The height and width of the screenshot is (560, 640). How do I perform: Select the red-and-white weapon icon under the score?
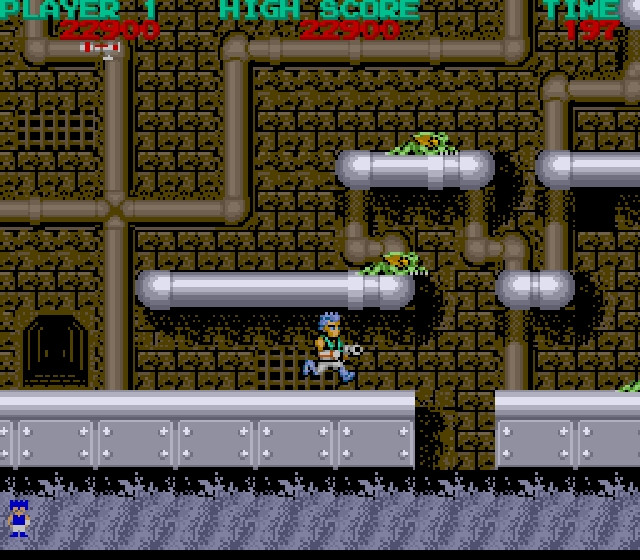(100, 48)
